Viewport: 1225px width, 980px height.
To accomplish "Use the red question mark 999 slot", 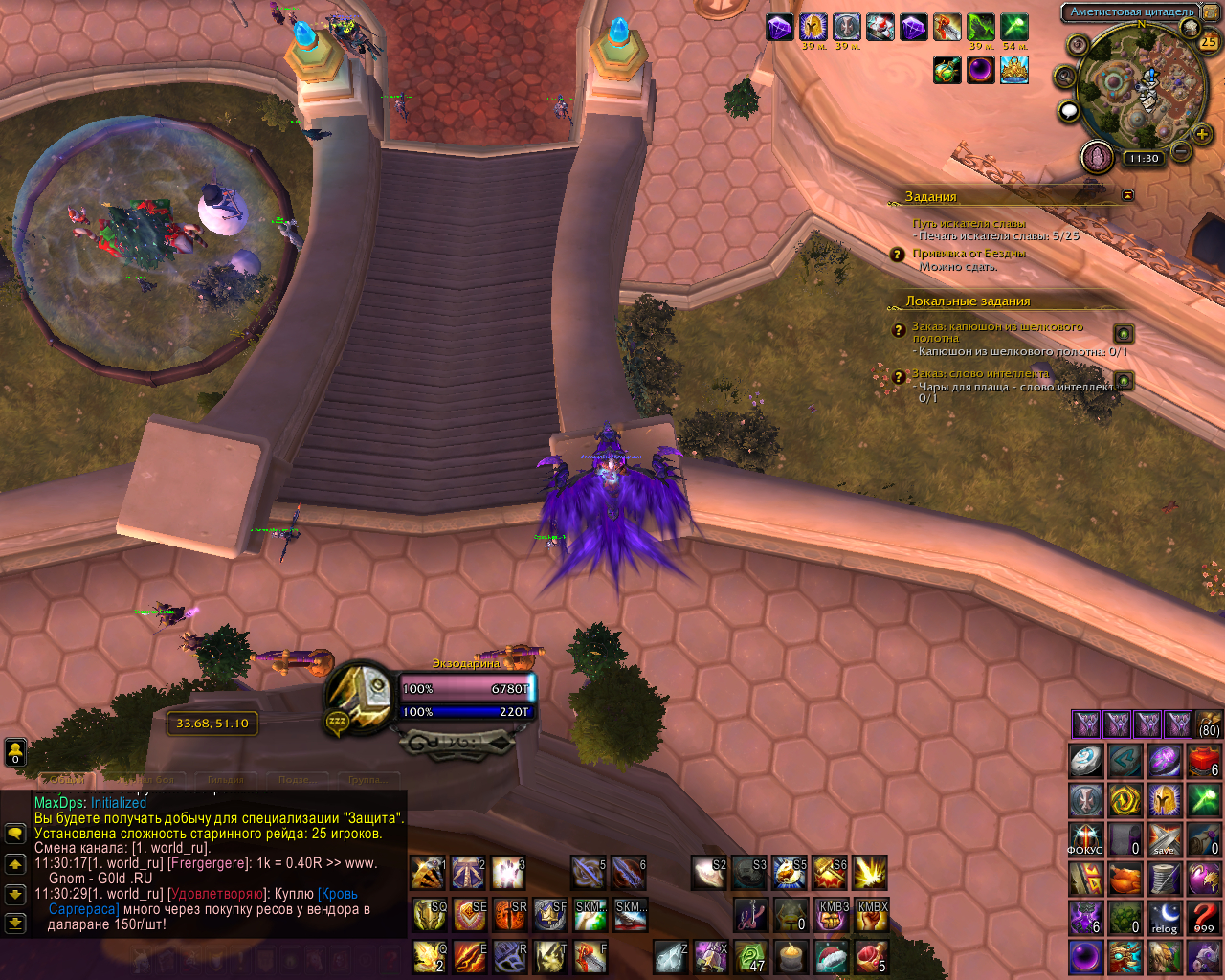I will click(1204, 918).
